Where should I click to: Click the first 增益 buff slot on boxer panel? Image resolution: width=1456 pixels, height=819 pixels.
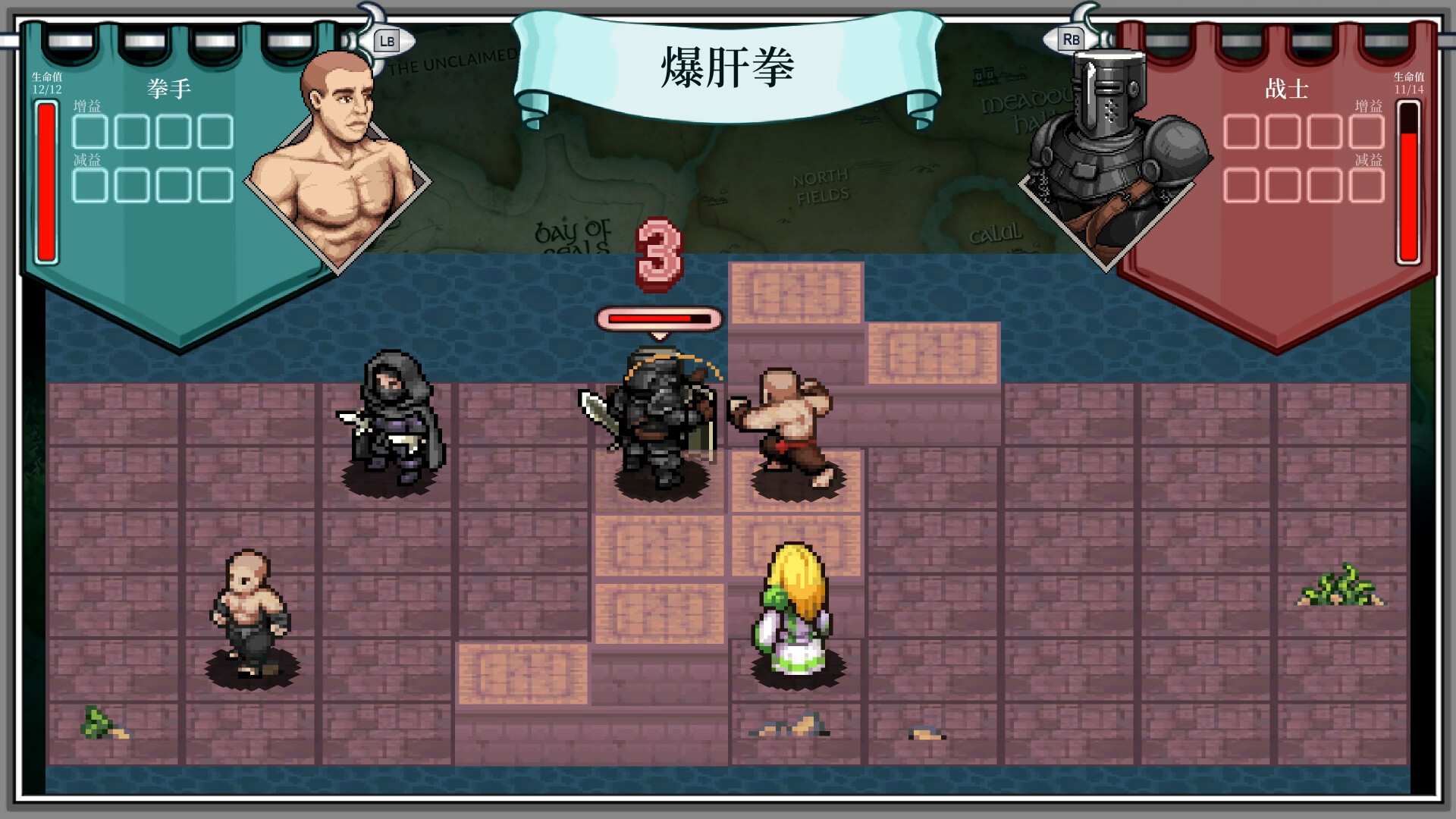pyautogui.click(x=89, y=133)
